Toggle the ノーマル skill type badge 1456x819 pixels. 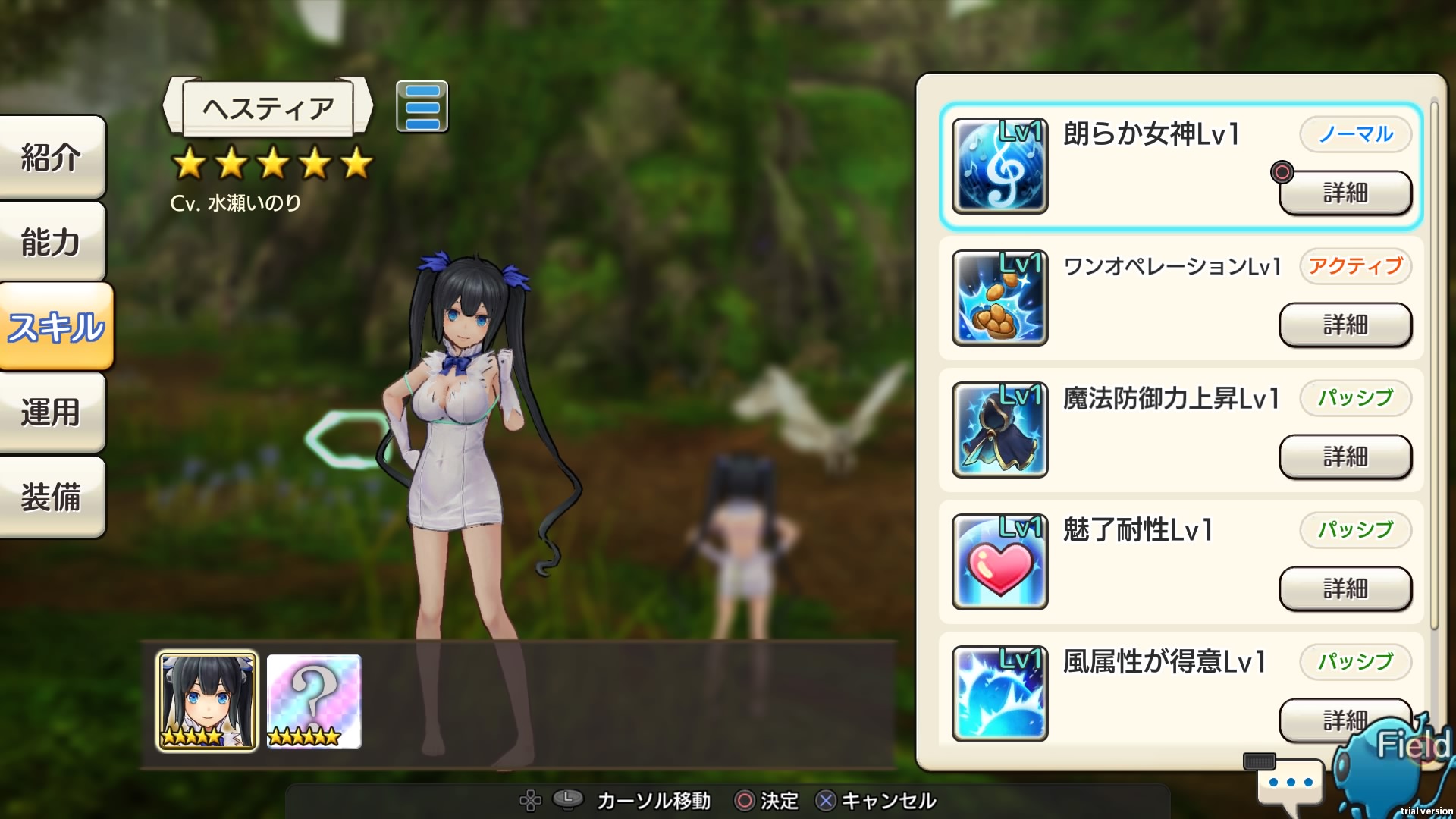click(x=1355, y=134)
